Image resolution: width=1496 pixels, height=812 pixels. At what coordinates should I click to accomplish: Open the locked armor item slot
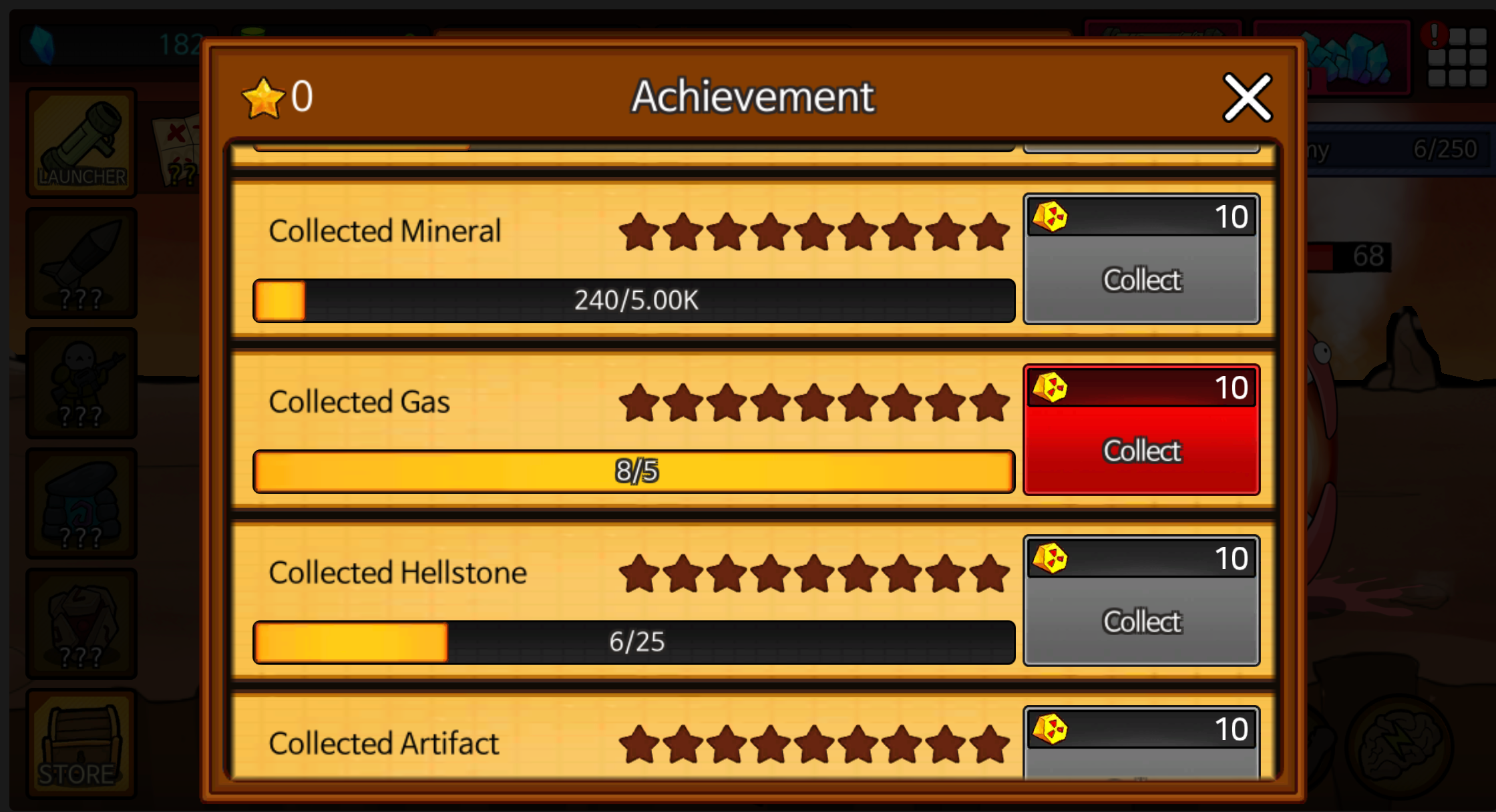(x=80, y=622)
